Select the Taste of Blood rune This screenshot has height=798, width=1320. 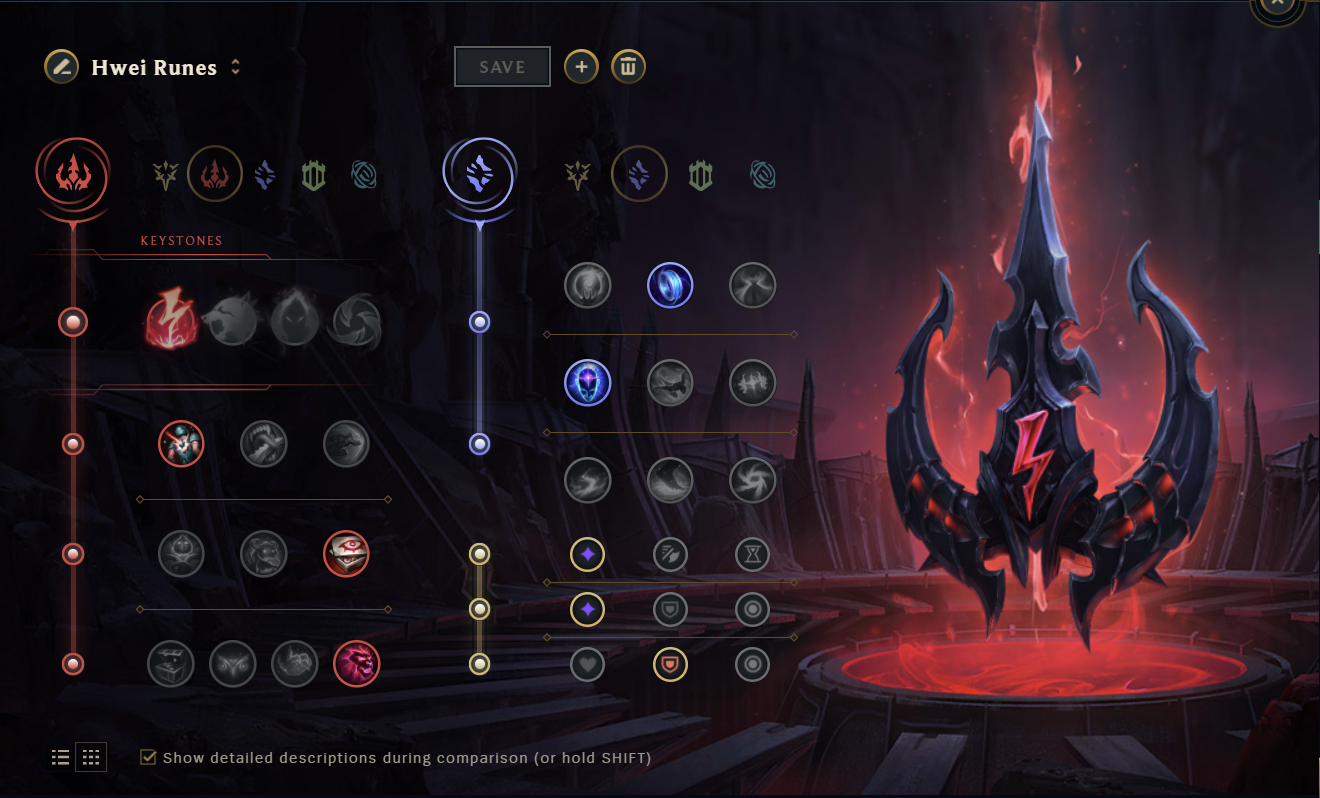(264, 443)
